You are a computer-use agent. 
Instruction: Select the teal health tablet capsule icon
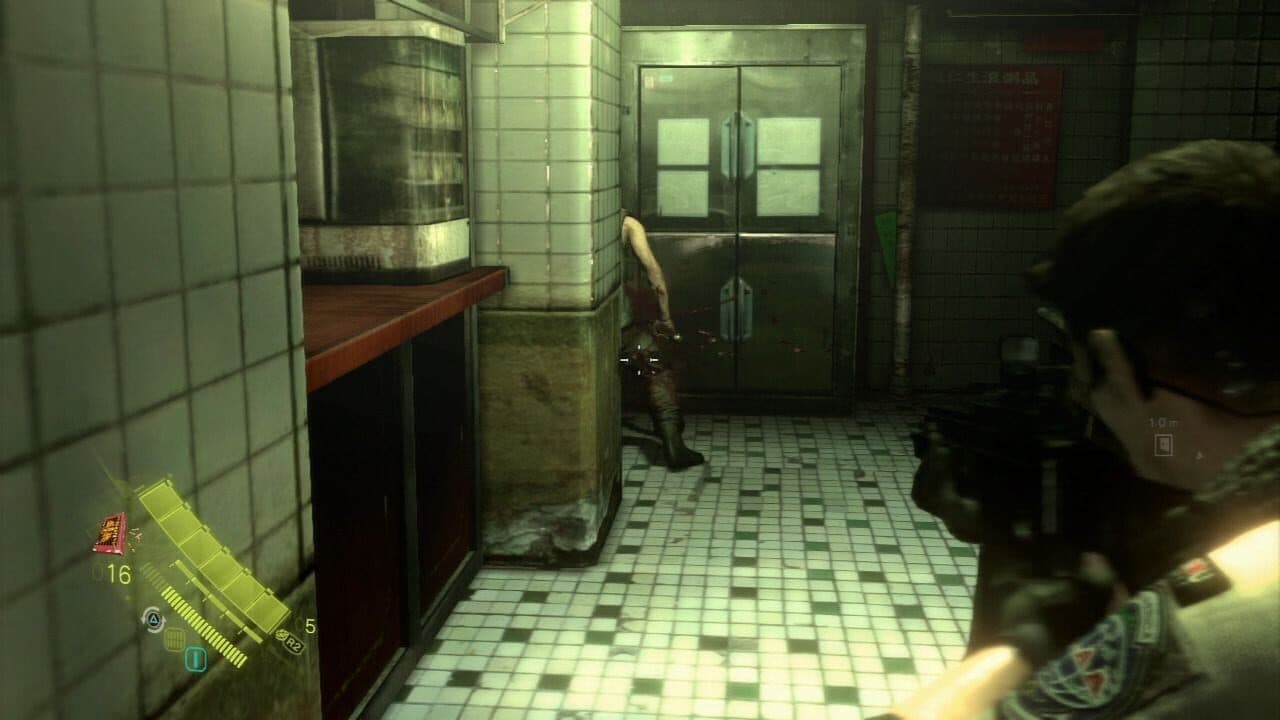pyautogui.click(x=195, y=657)
